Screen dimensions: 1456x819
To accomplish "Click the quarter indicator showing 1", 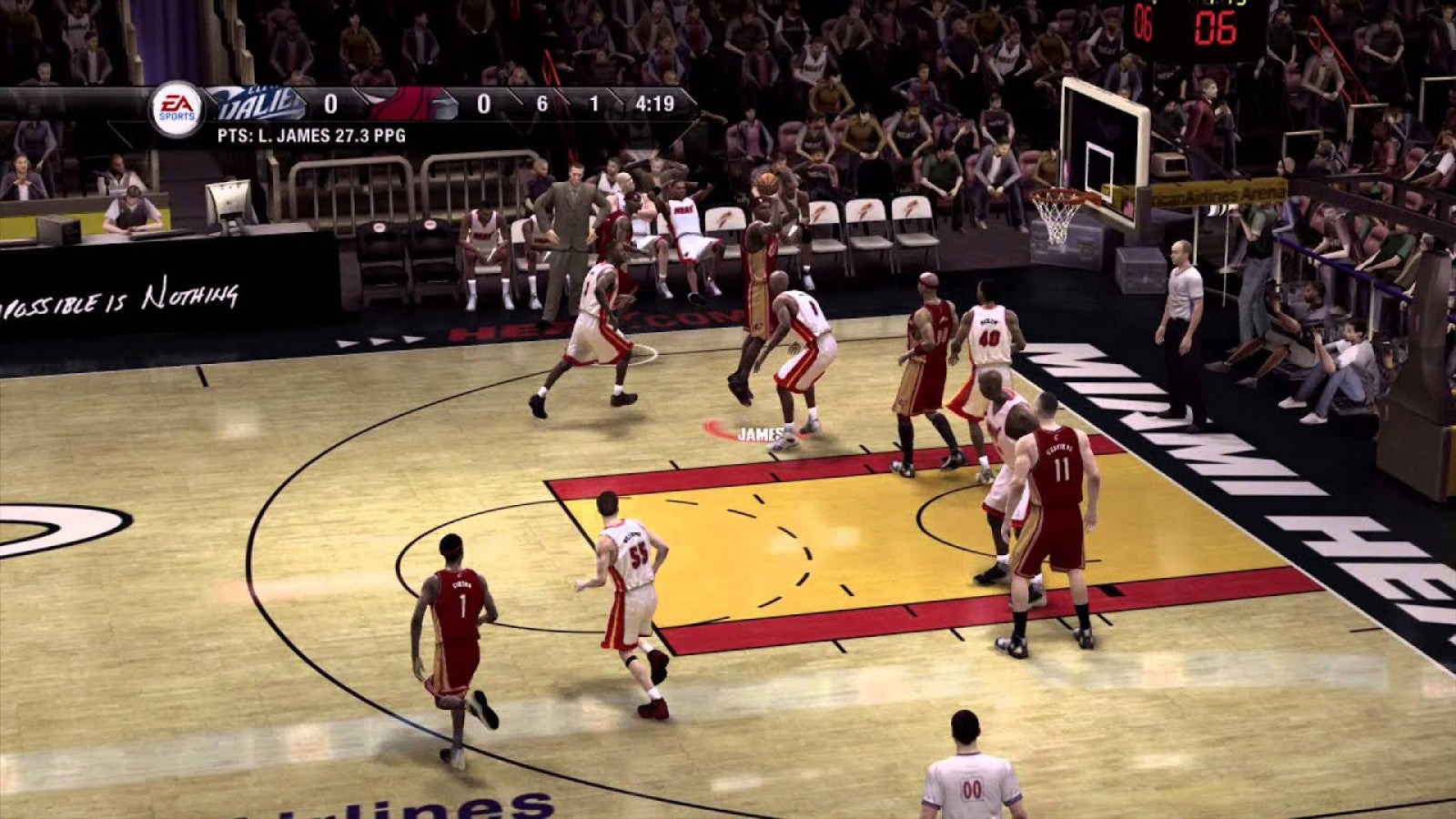I will tap(596, 105).
